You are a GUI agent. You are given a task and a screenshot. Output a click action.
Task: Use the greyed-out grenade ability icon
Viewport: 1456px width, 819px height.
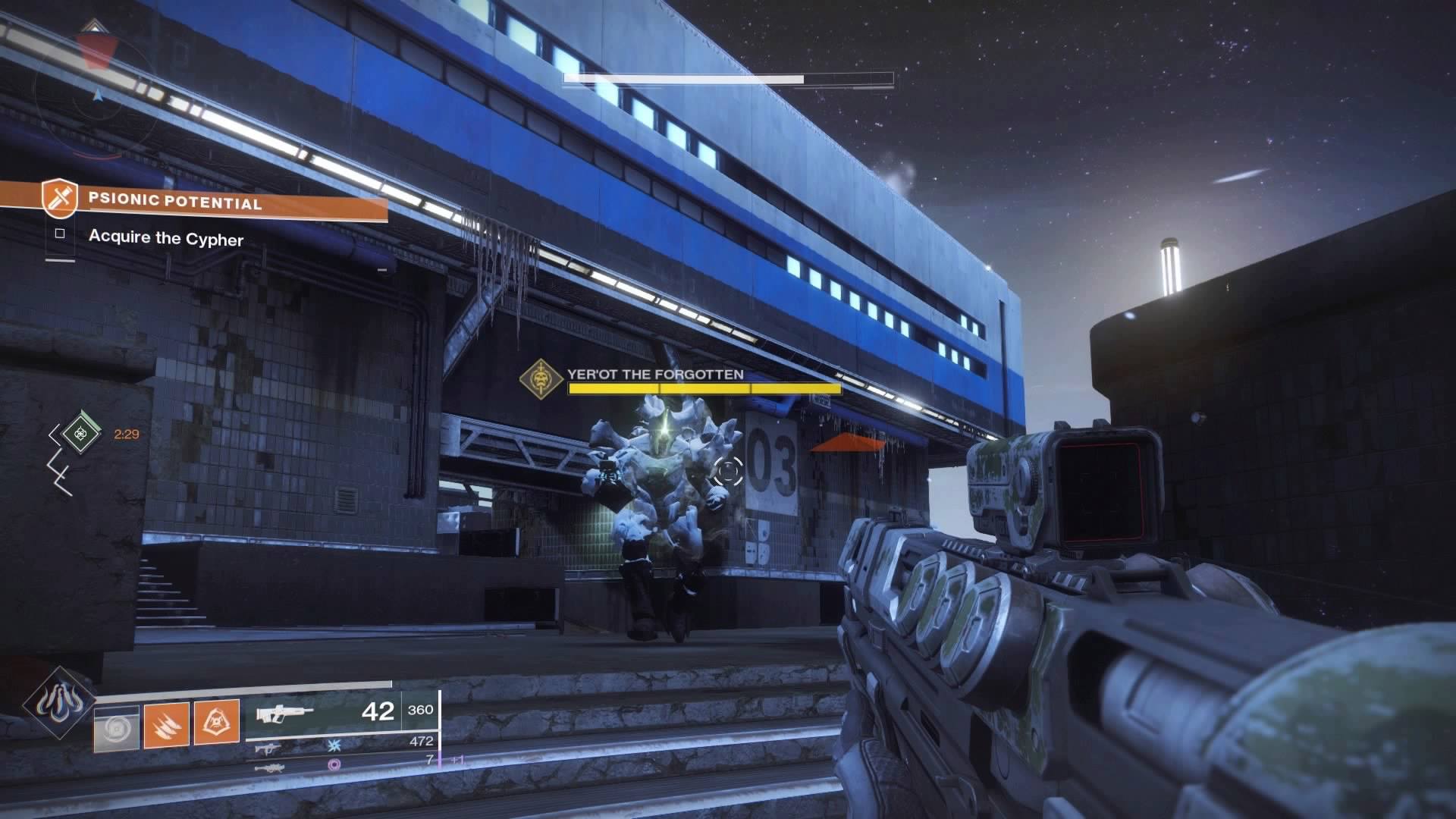(117, 729)
